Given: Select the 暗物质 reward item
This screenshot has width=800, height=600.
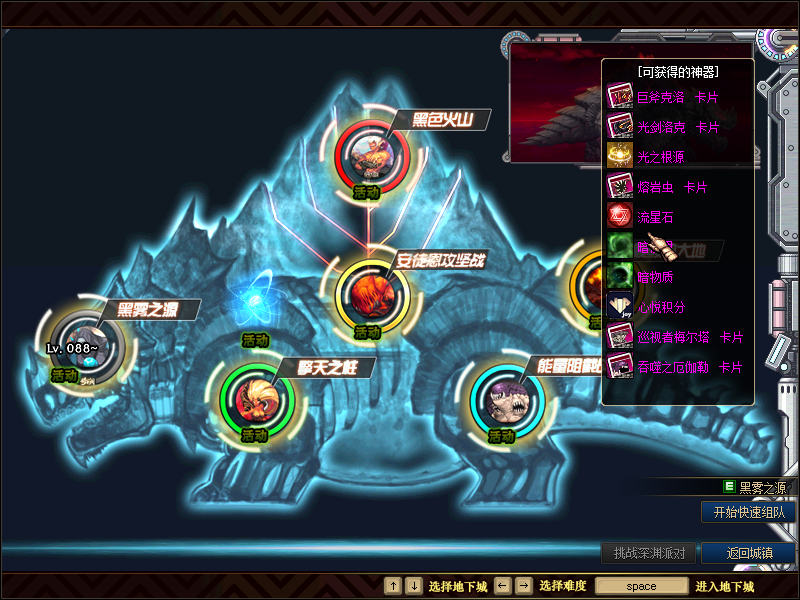Looking at the screenshot, I should [x=662, y=277].
